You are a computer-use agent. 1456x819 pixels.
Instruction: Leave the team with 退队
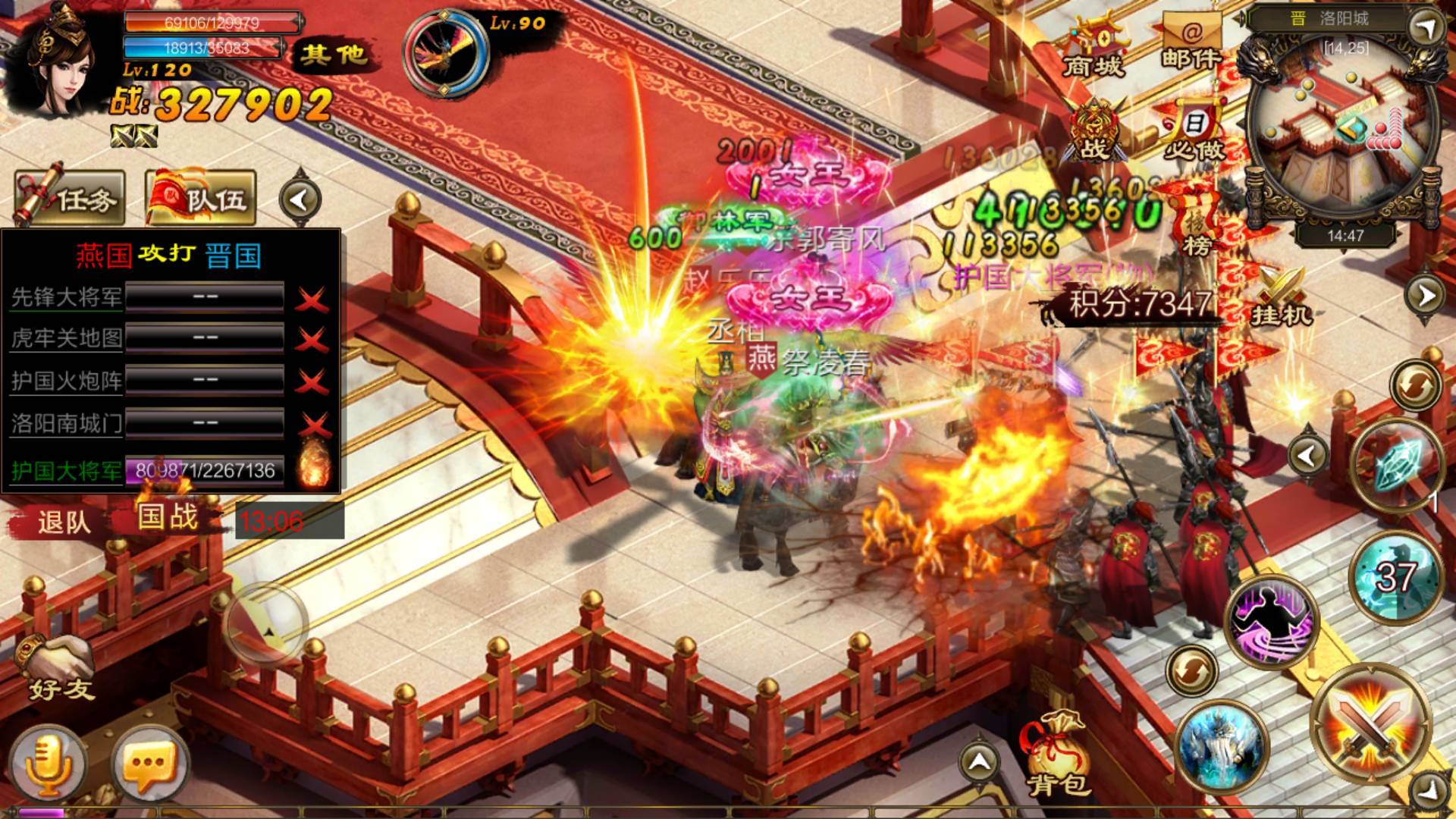(64, 522)
